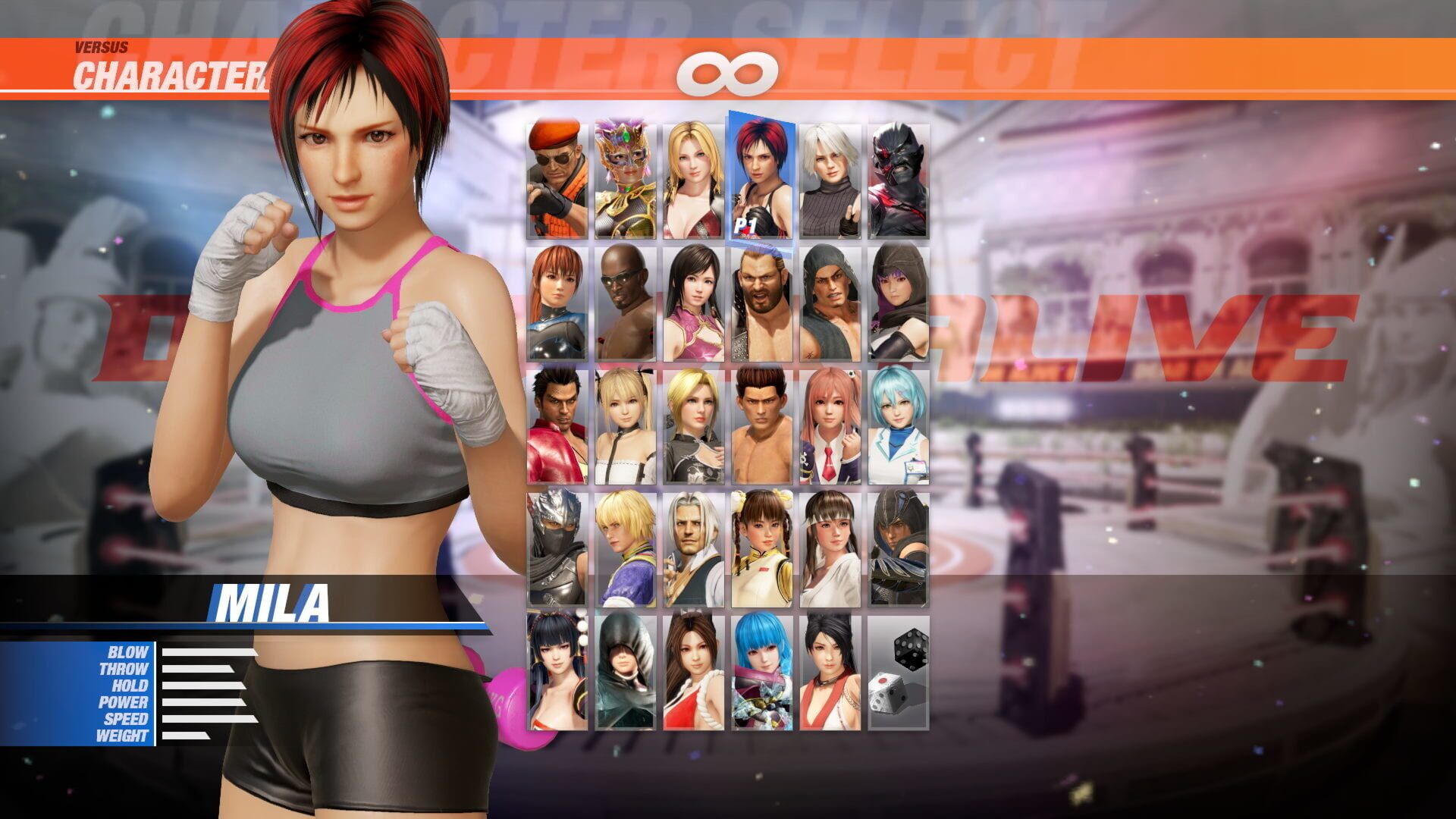Select Mila's highlighted P1 portrait

pyautogui.click(x=762, y=174)
